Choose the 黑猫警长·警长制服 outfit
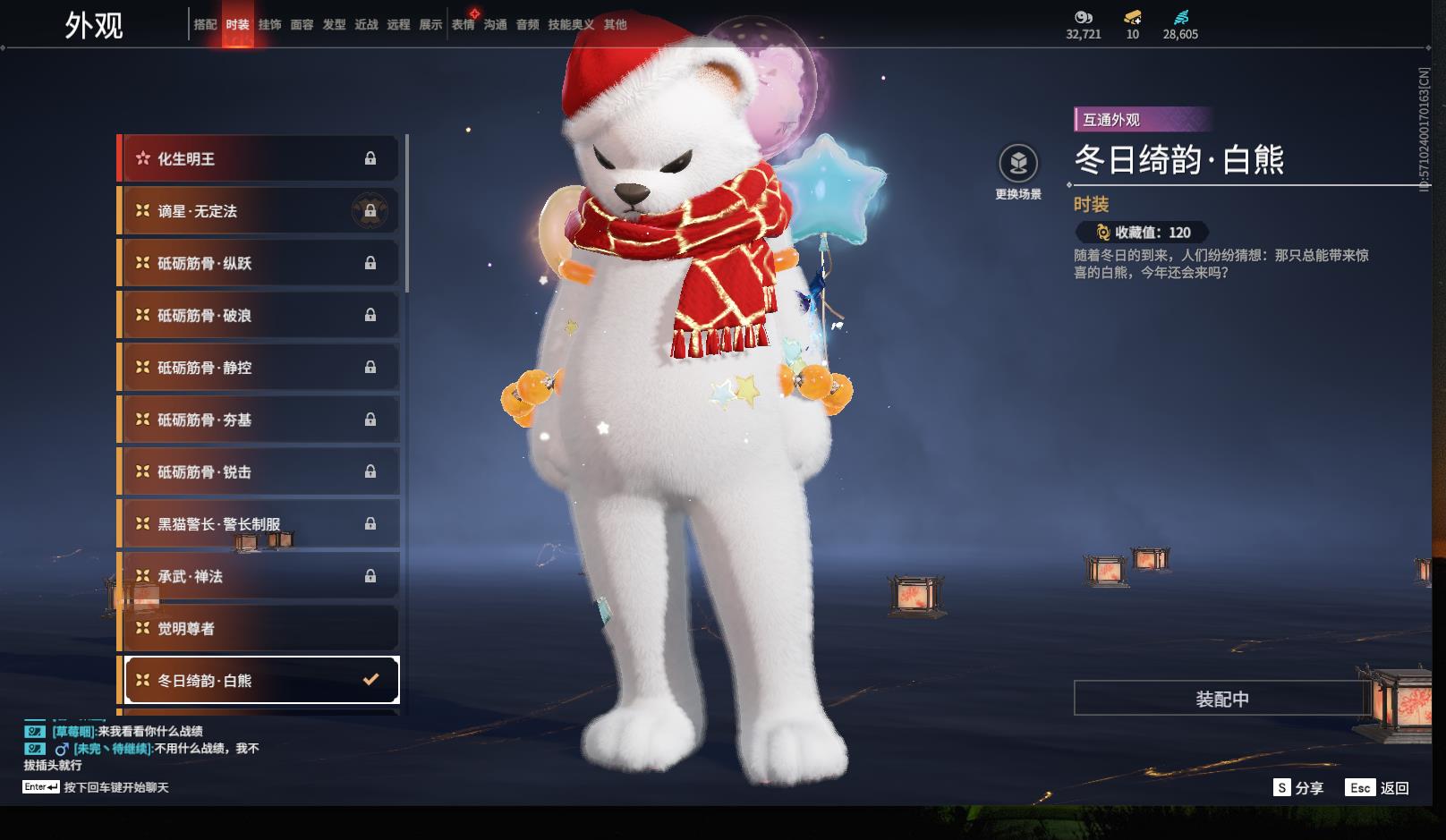This screenshot has width=1446, height=840. 259,524
